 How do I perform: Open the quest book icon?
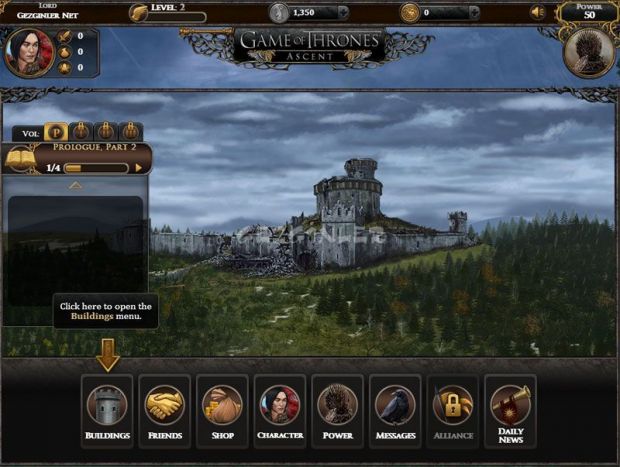pyautogui.click(x=20, y=159)
